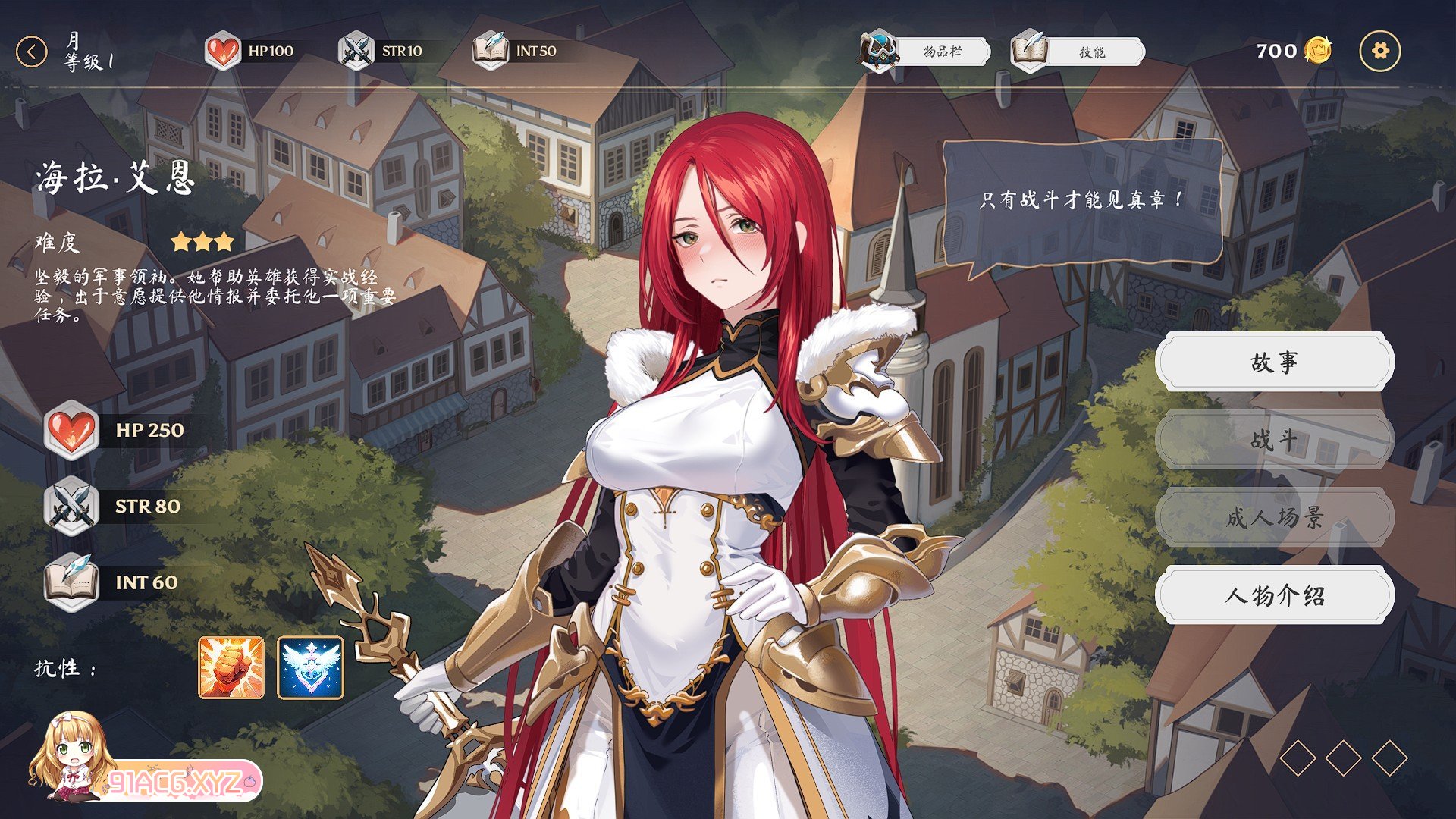Inspect the fist resistance icon
This screenshot has height=819, width=1456.
231,667
